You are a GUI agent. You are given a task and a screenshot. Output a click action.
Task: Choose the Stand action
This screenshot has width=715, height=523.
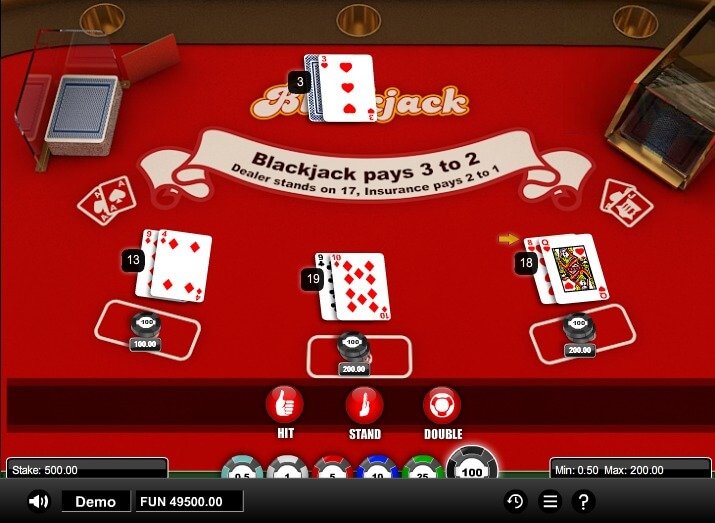[x=364, y=405]
